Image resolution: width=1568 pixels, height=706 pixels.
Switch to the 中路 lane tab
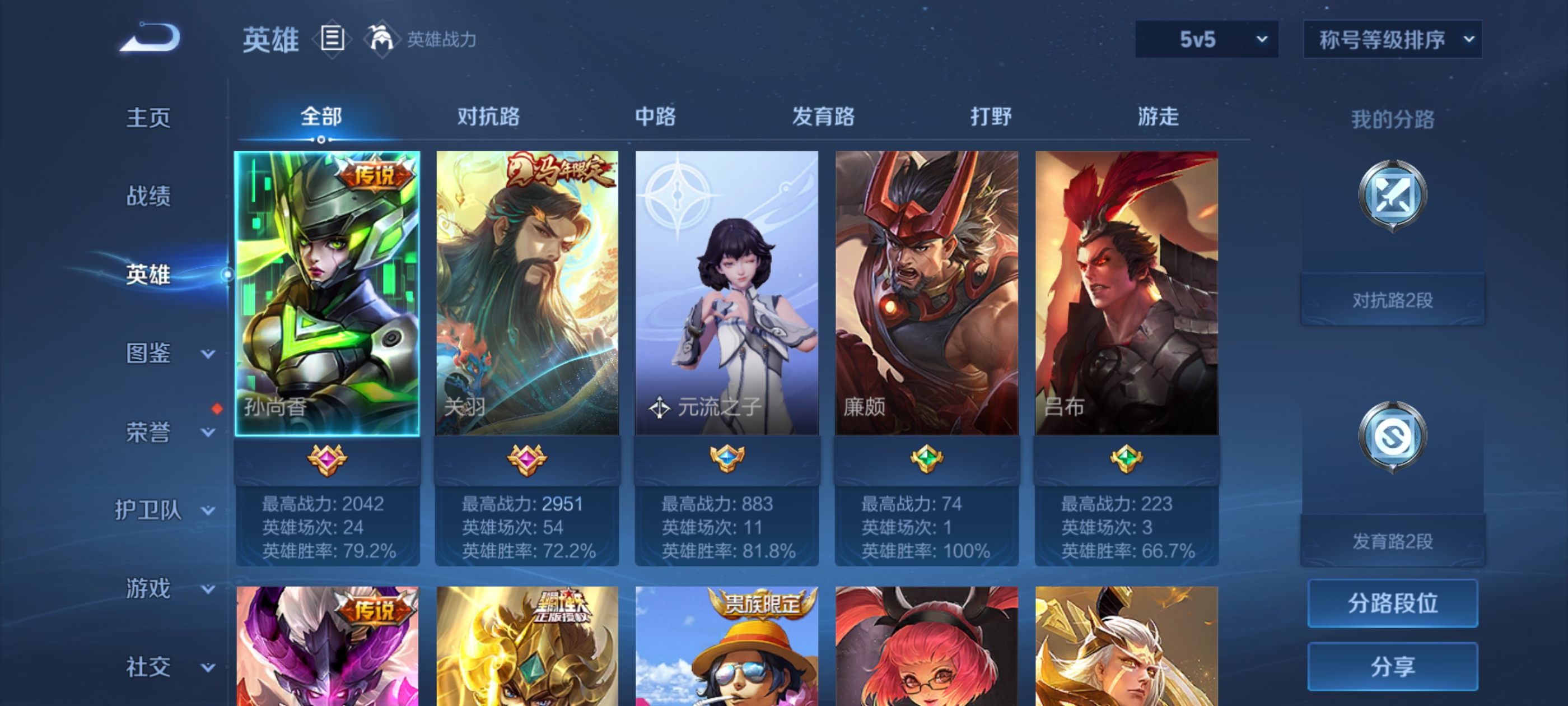point(654,118)
